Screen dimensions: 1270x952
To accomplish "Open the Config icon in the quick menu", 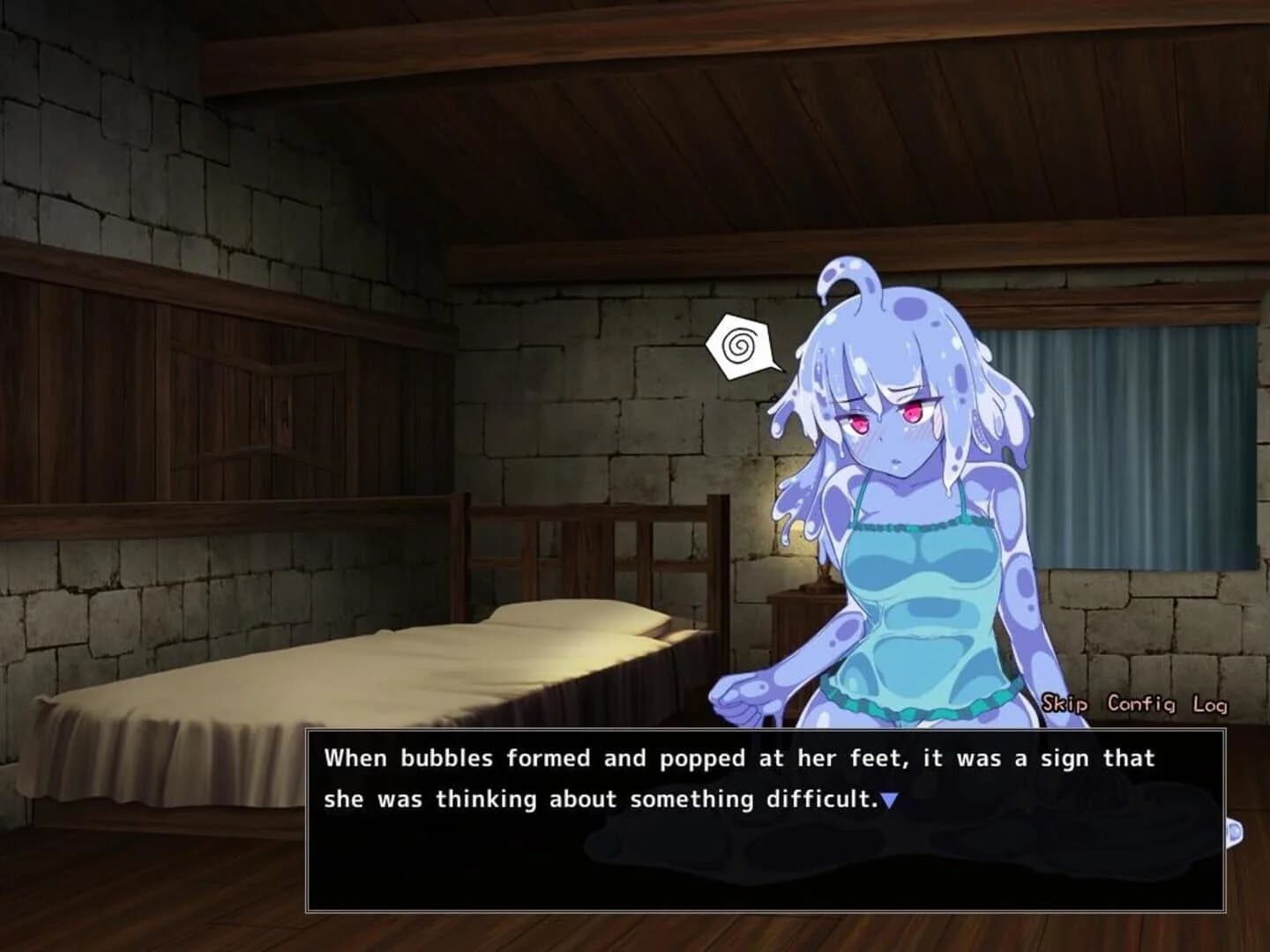I will (1141, 704).
